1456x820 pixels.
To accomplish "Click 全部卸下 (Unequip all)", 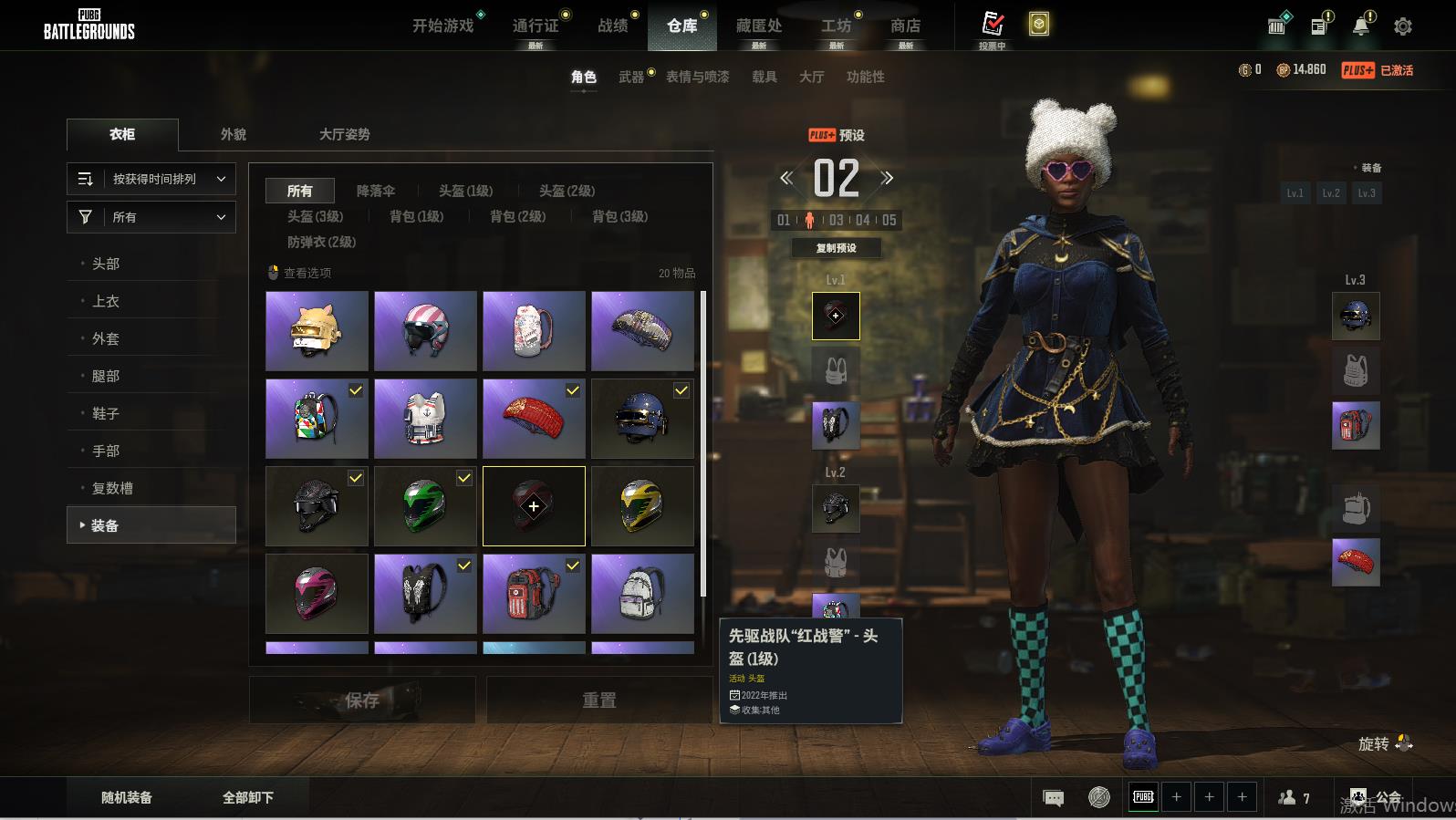I will (x=248, y=797).
